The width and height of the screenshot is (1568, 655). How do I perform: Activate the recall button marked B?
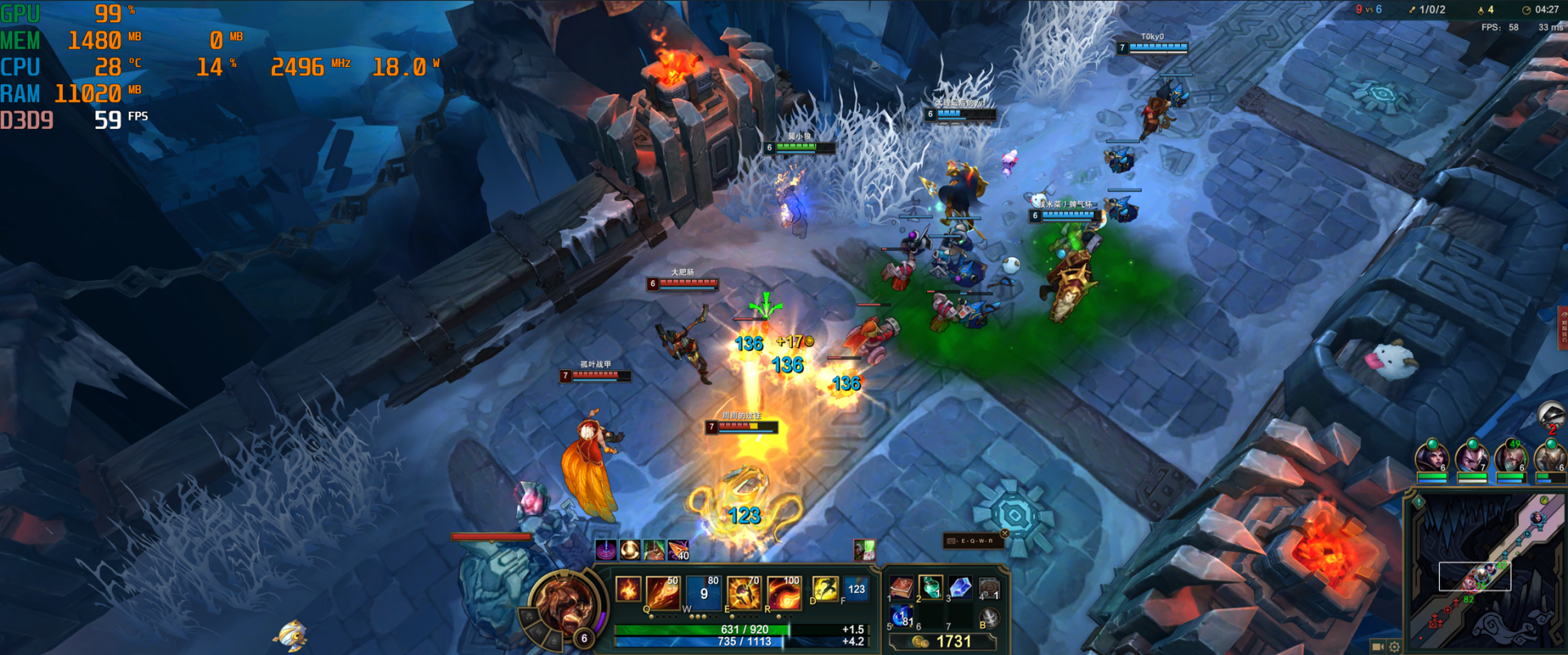(x=990, y=617)
